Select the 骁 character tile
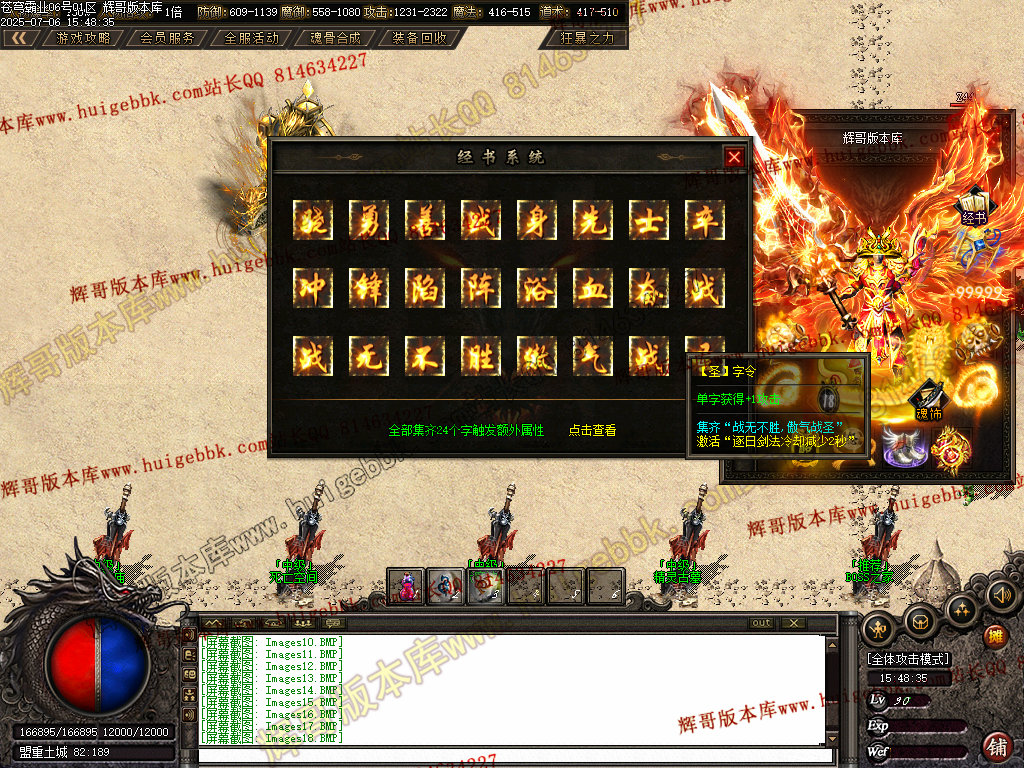1024x768 pixels. point(312,219)
